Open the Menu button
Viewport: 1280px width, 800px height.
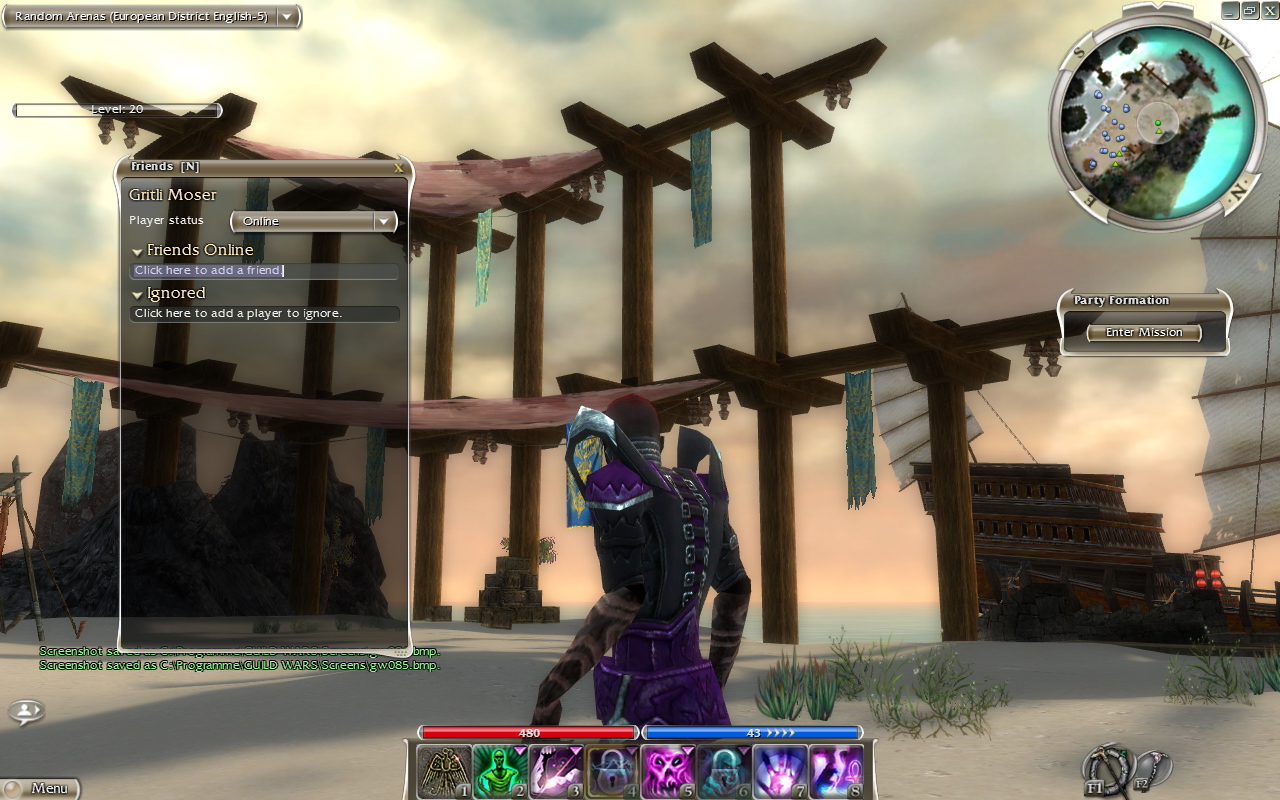tap(40, 788)
